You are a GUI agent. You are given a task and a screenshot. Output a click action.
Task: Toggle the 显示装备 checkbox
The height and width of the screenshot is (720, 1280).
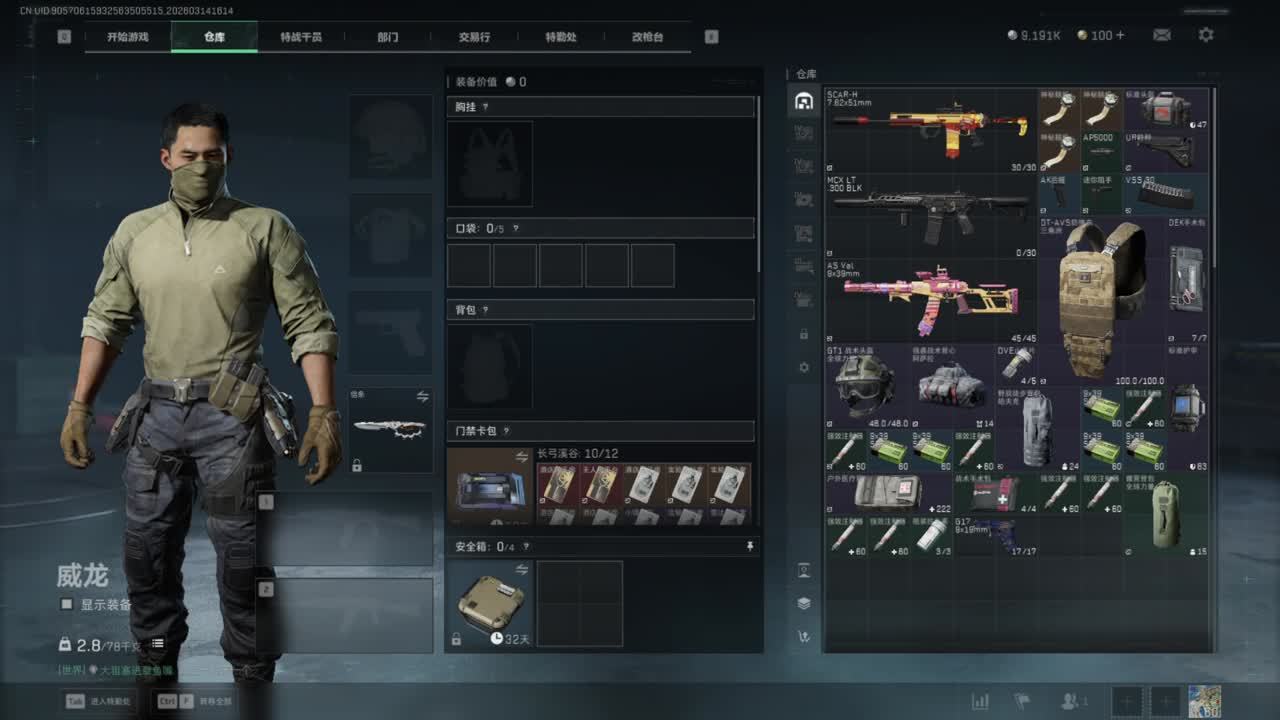67,604
